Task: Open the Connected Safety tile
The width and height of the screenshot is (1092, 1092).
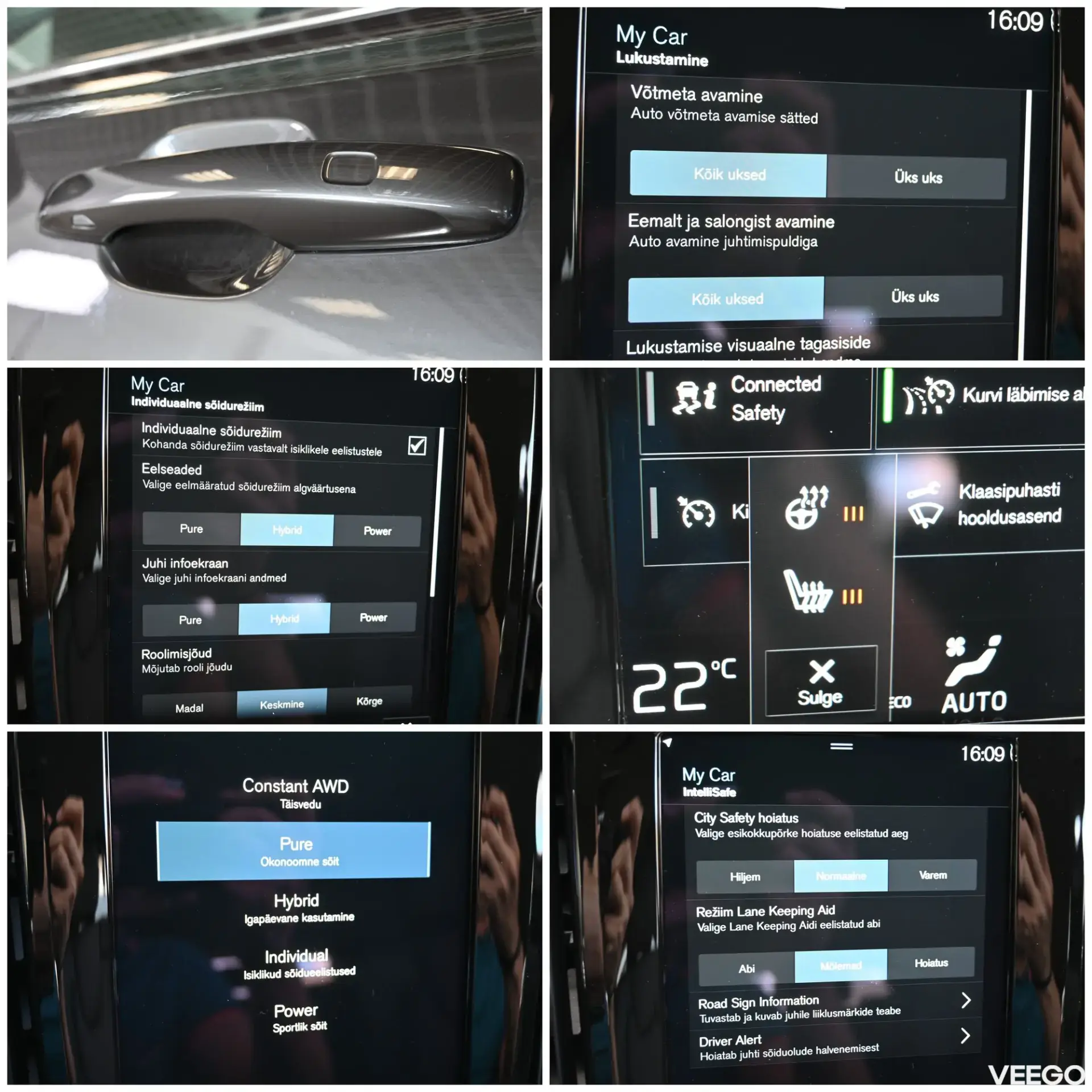Action: point(756,399)
